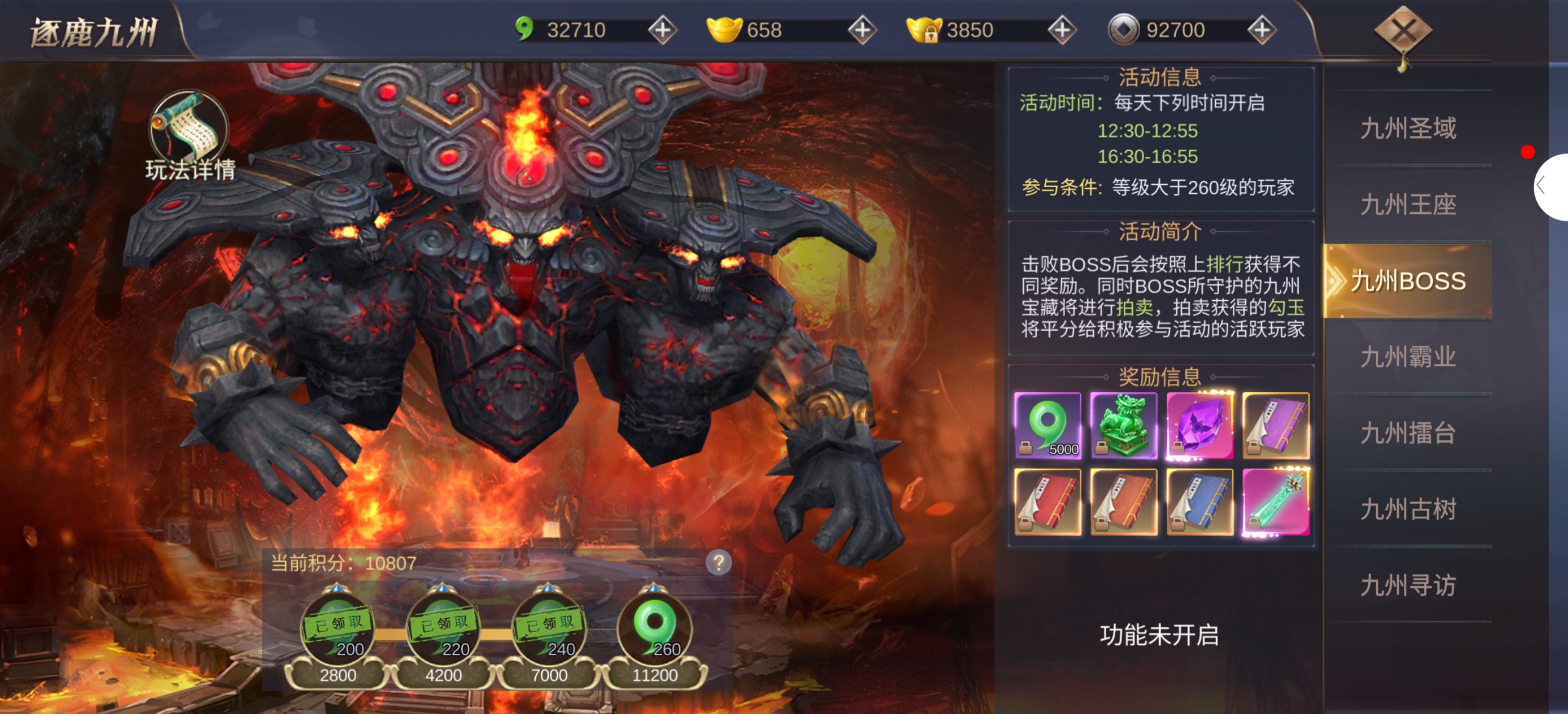View the purple crystal reward item
The width and height of the screenshot is (1568, 714).
(x=1200, y=426)
